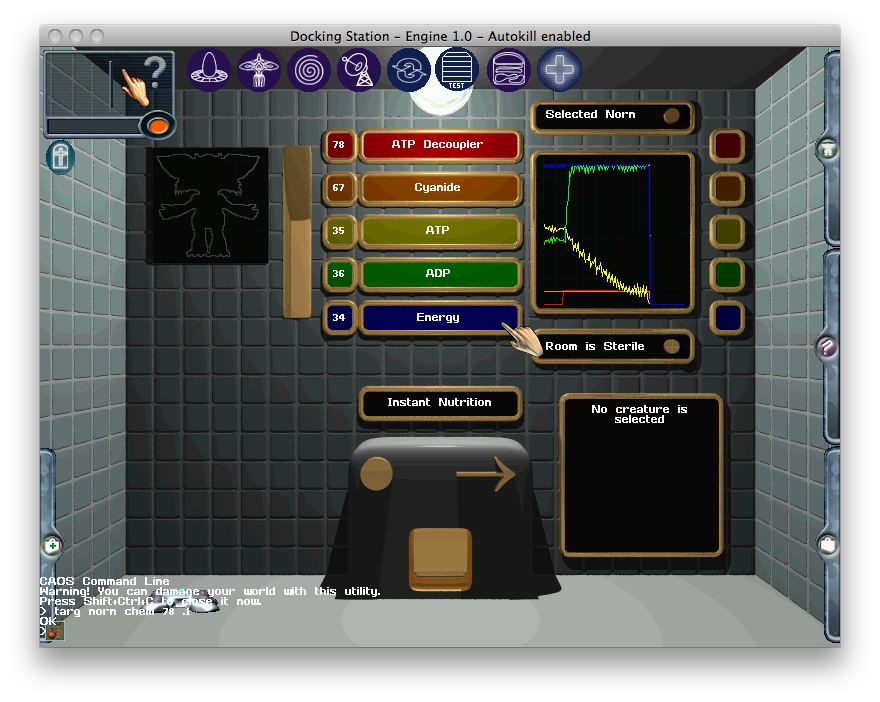Image resolution: width=880 pixels, height=702 pixels.
Task: Click the dark red graph color square
Action: (x=727, y=145)
